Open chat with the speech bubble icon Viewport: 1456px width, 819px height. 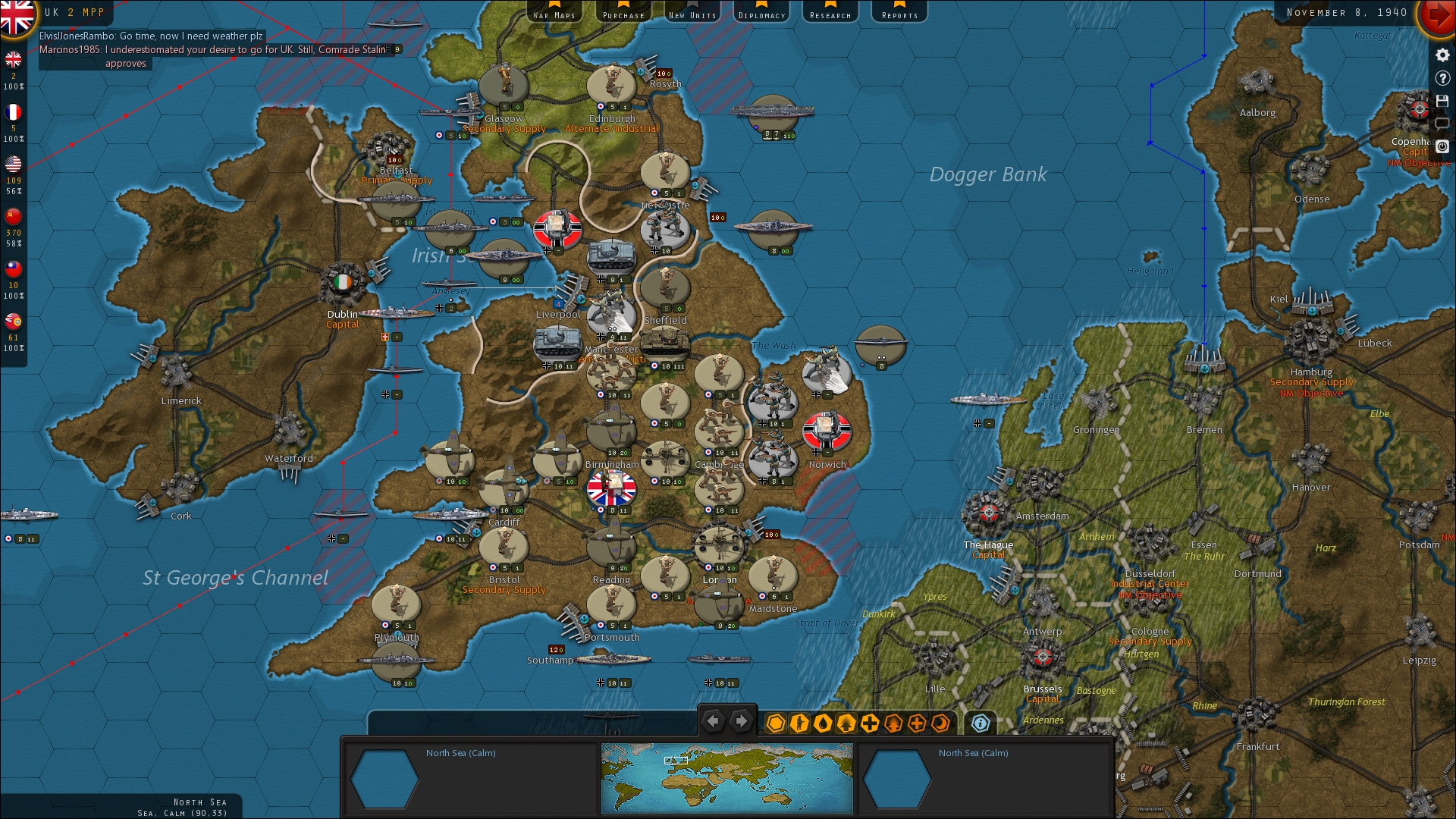tap(1442, 124)
